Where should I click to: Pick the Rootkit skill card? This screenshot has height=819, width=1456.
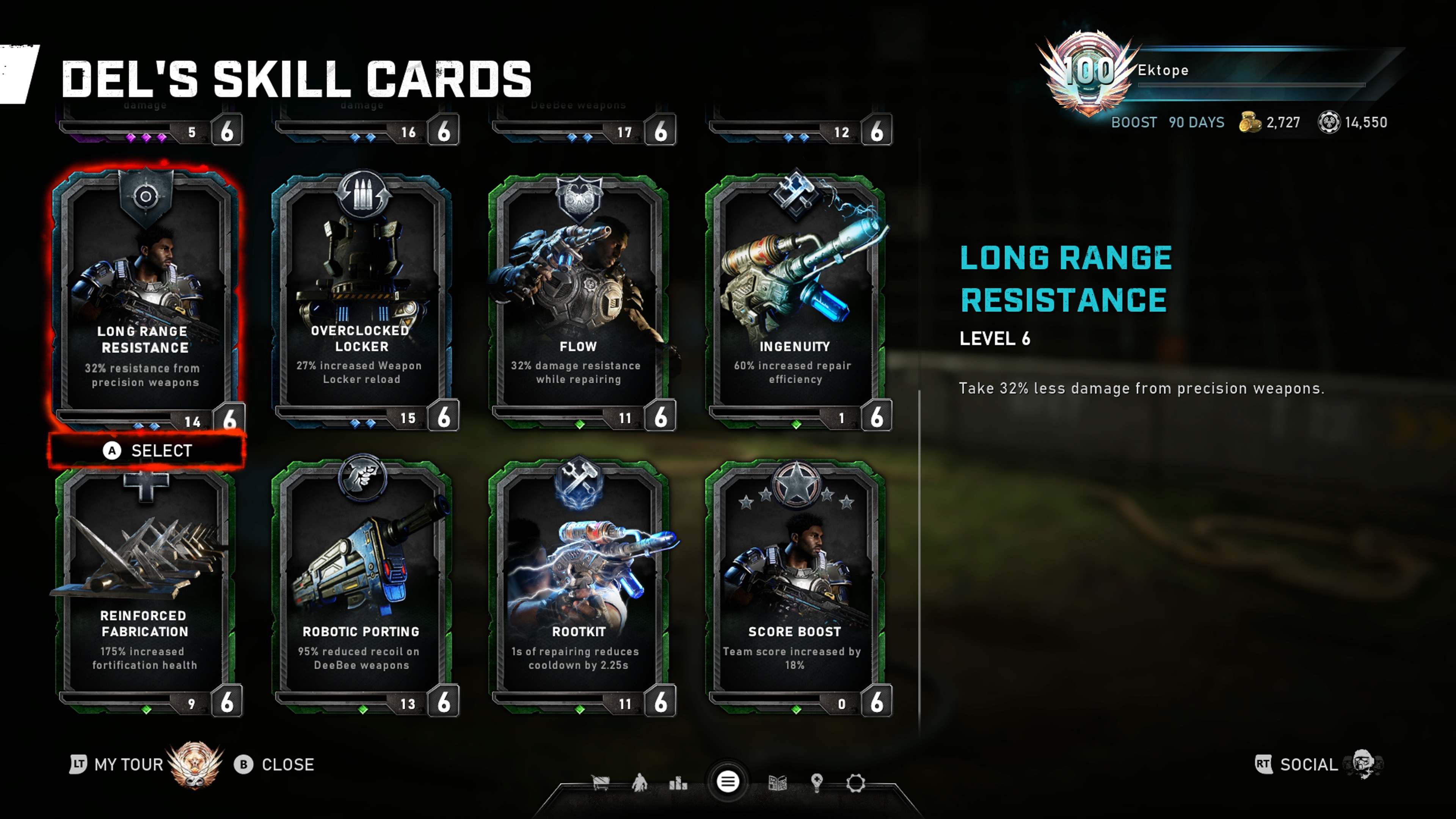578,588
